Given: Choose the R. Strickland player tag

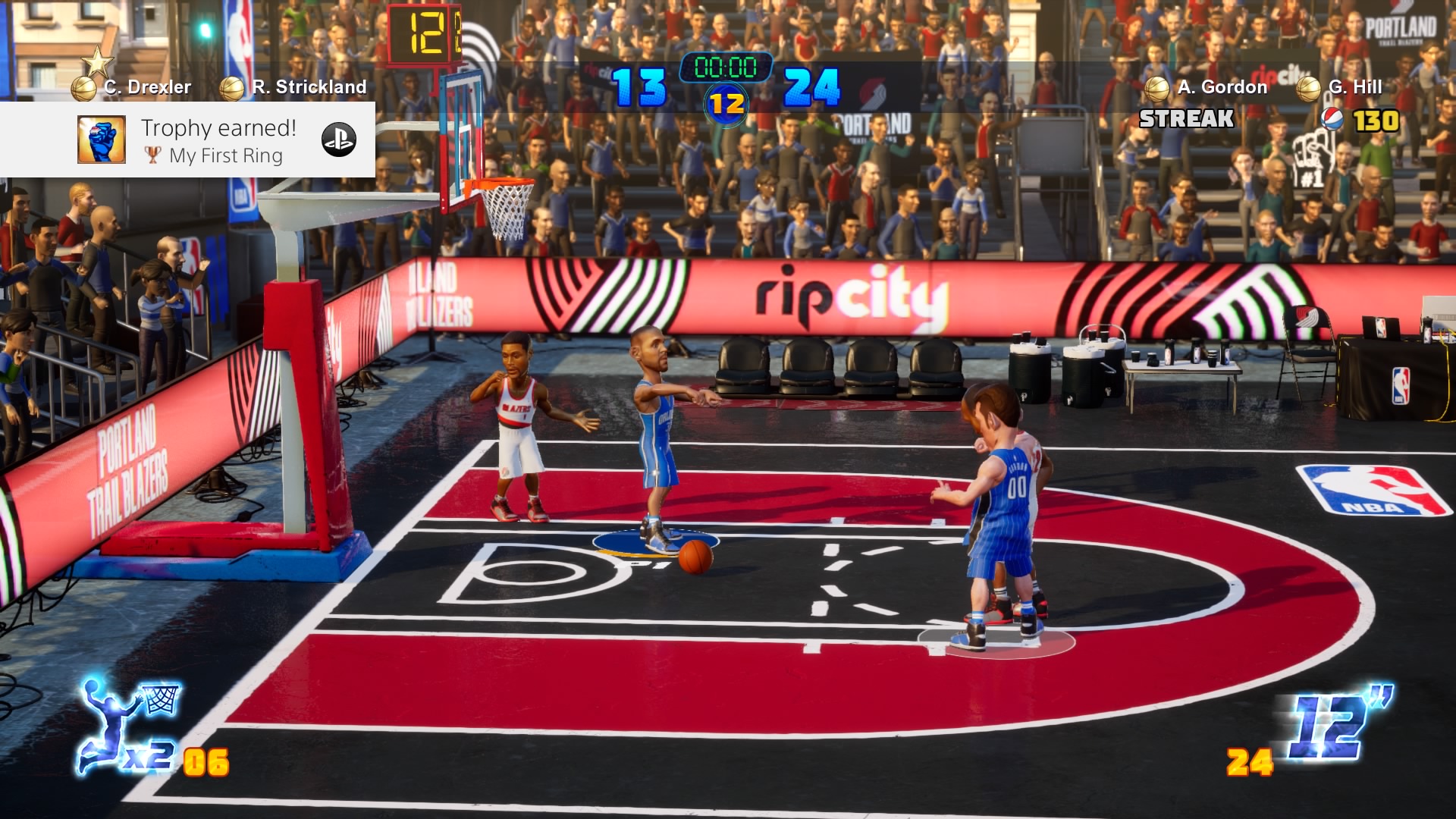Looking at the screenshot, I should click(x=309, y=87).
